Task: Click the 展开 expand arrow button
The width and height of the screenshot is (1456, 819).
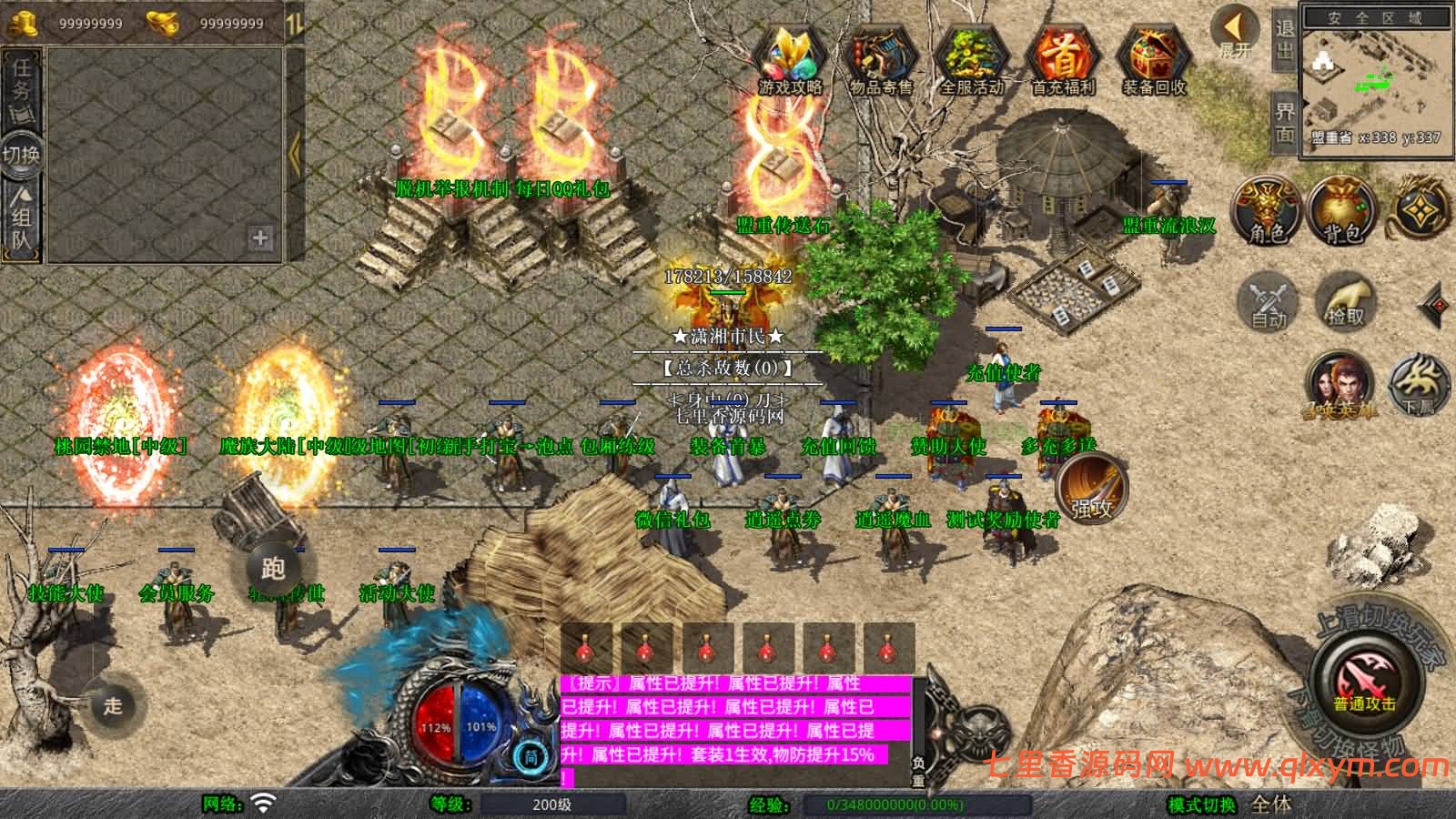Action: pyautogui.click(x=1236, y=34)
